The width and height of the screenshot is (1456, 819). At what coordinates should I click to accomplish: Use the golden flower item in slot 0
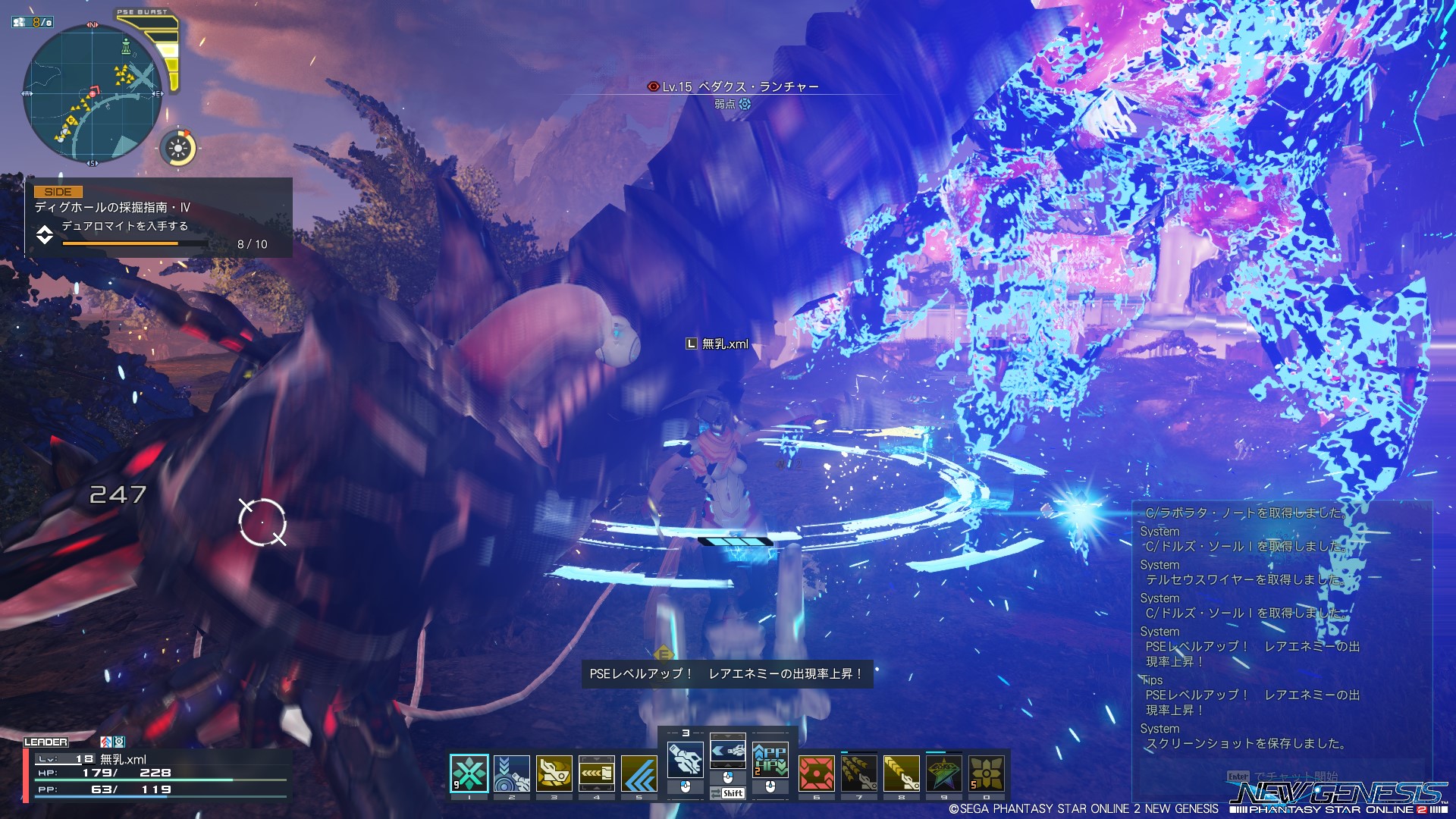987,773
